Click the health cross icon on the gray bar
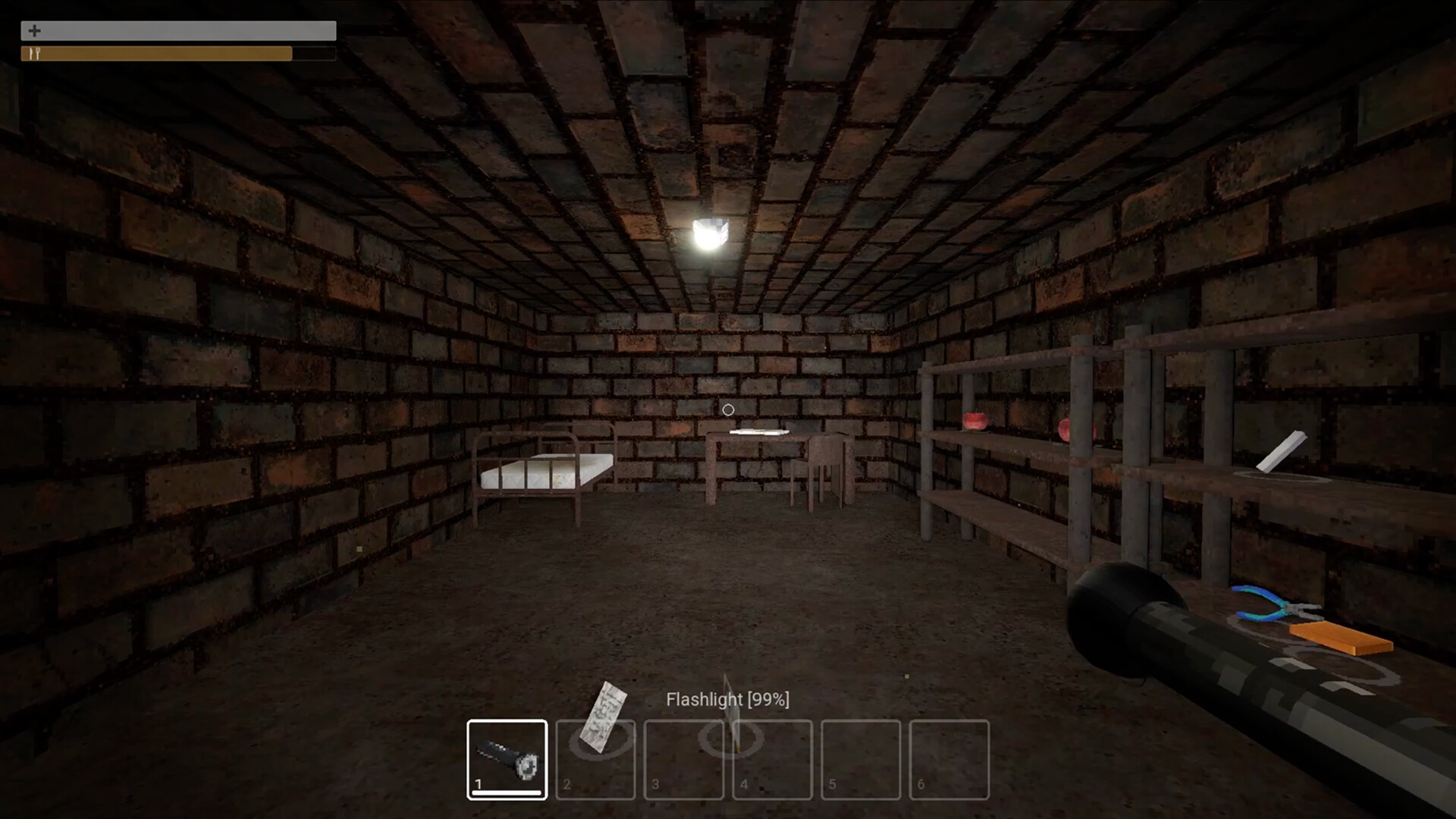Screen dimensions: 1456x819 tap(33, 30)
